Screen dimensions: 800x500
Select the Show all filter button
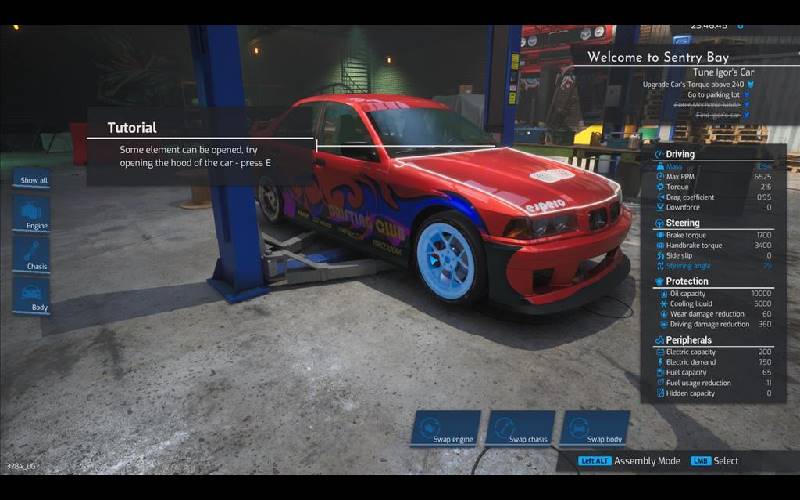31,180
